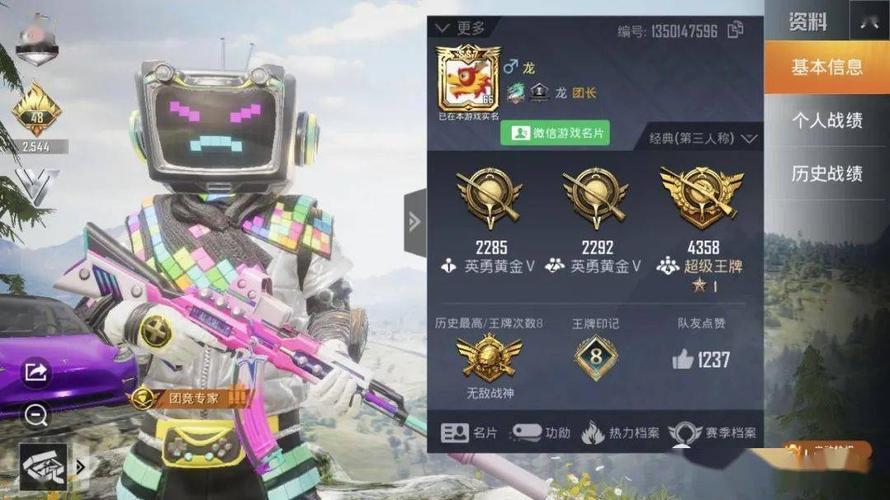Select the 基本信息 tab
This screenshot has height=500, width=890.
(x=826, y=68)
